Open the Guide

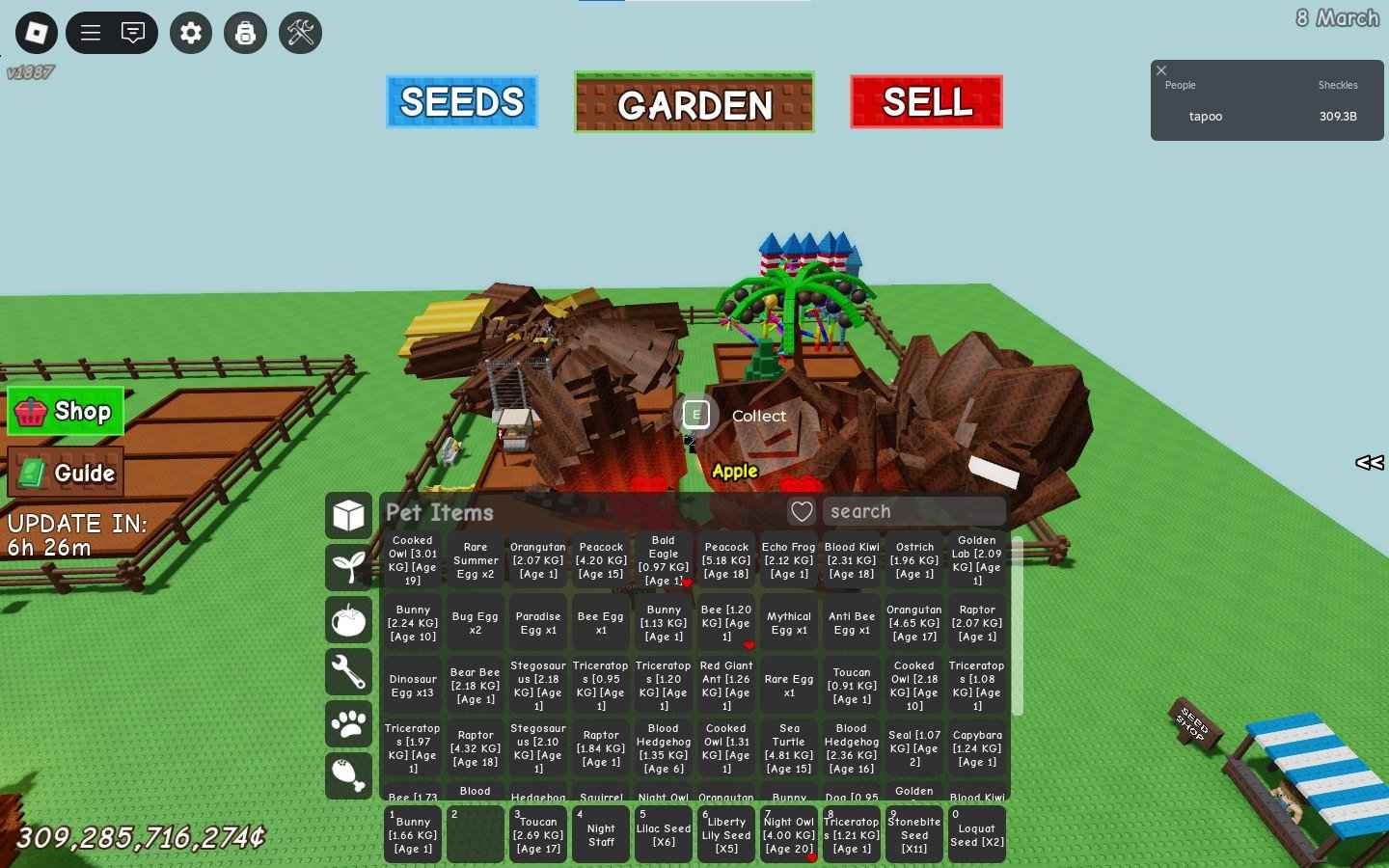click(x=65, y=473)
